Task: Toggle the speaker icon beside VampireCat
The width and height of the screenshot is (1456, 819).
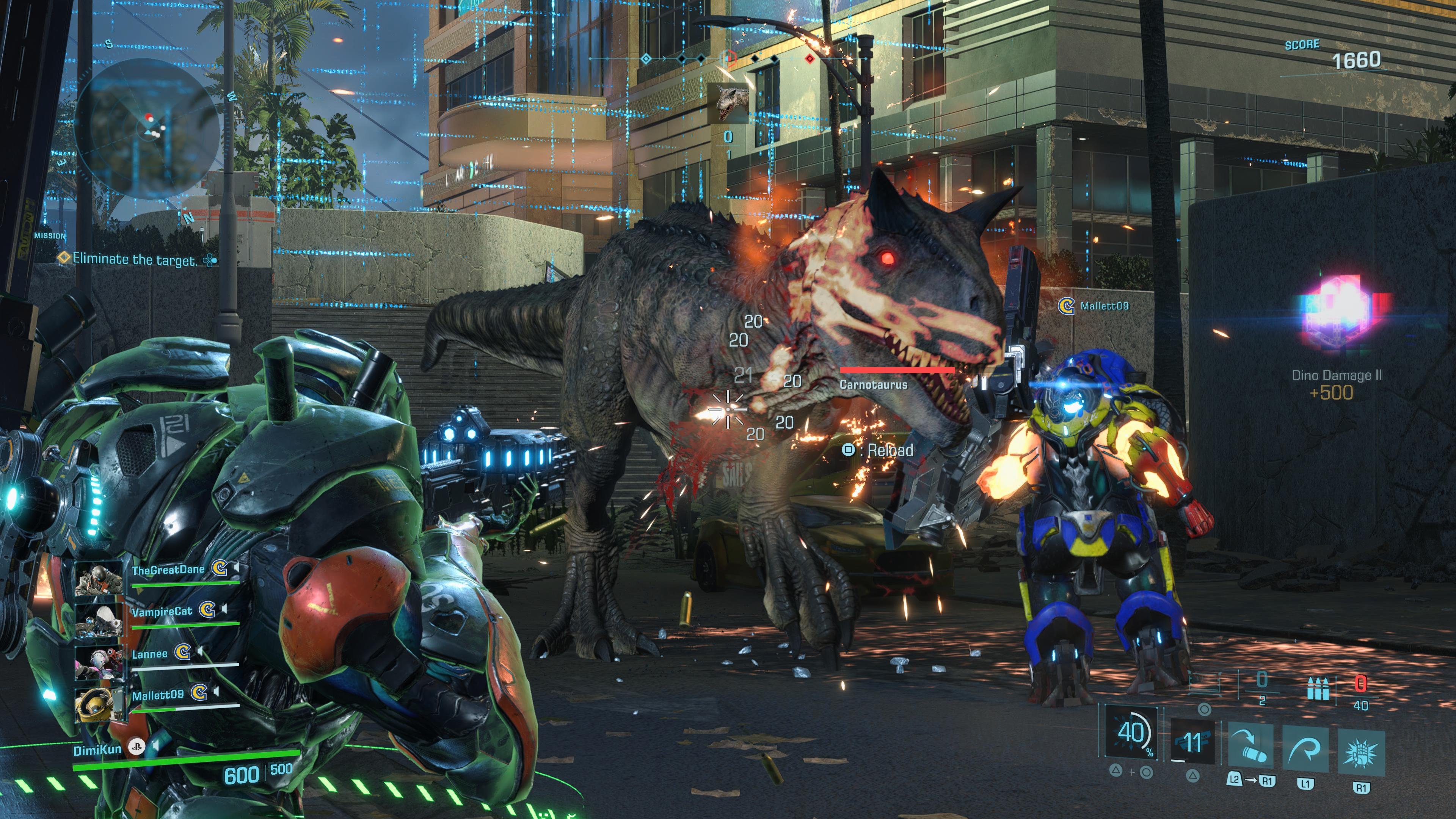Action: click(225, 609)
